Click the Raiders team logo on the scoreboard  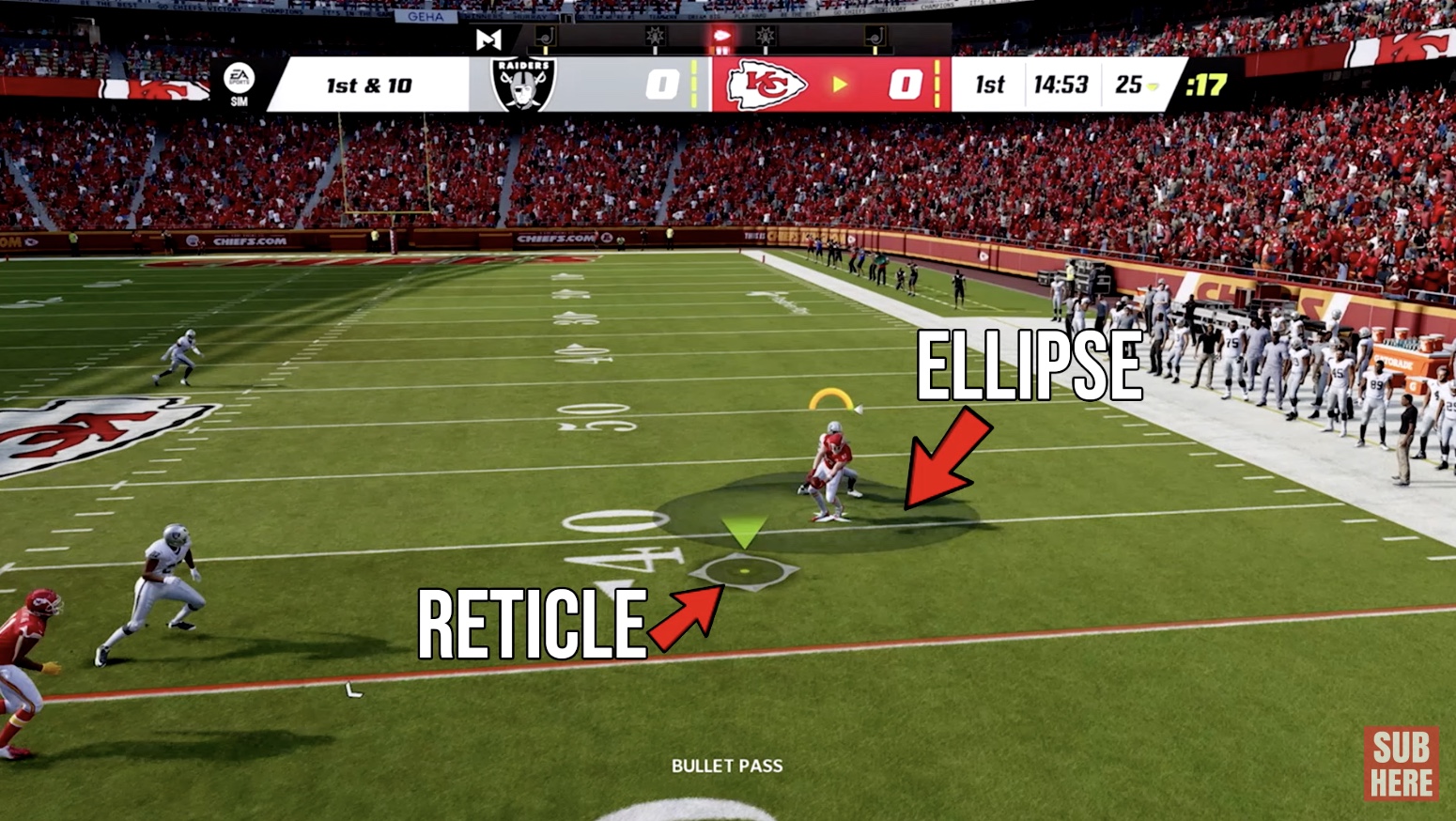(x=522, y=85)
